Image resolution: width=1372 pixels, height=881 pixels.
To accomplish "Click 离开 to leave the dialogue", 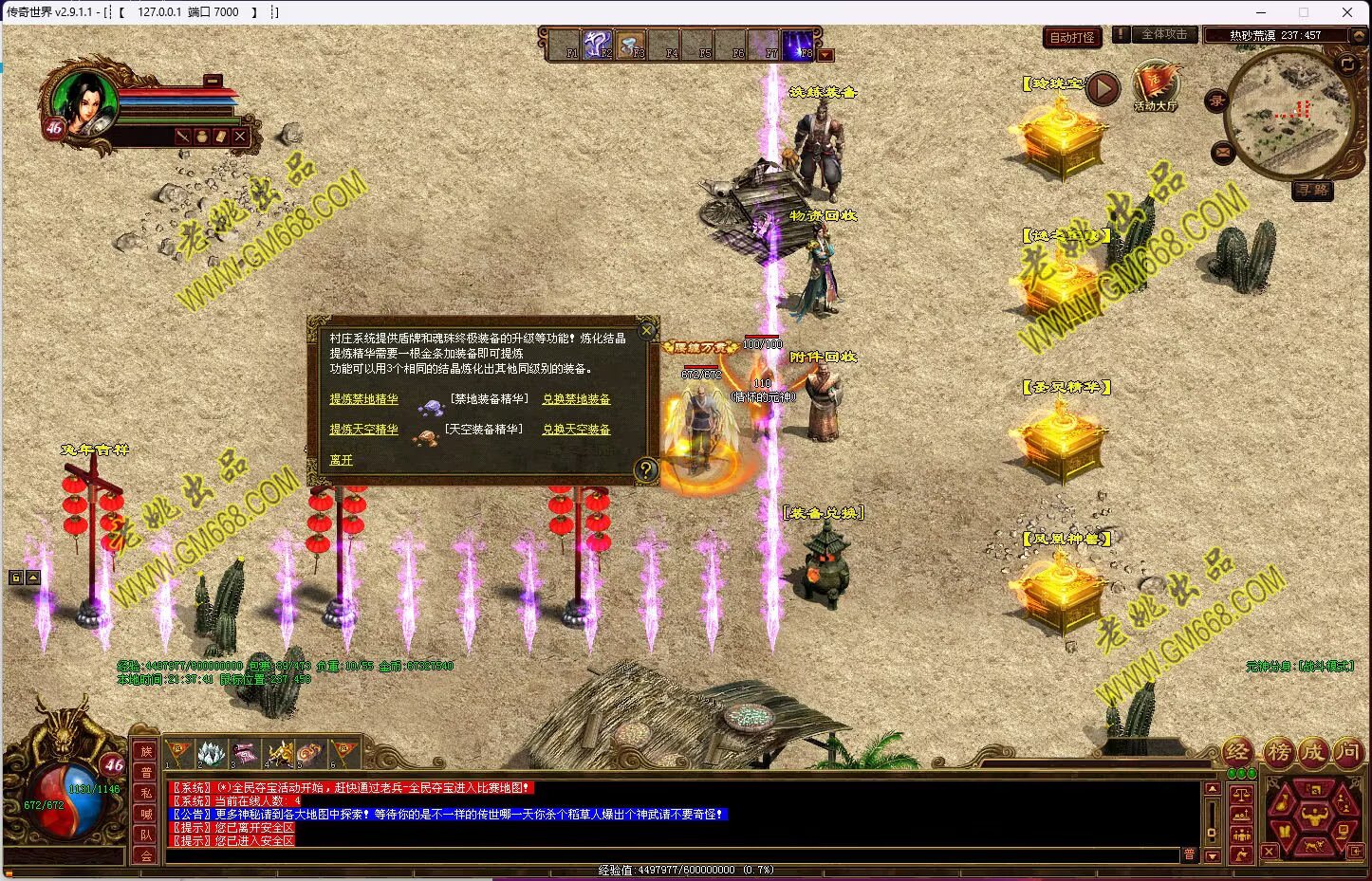I will [x=341, y=460].
